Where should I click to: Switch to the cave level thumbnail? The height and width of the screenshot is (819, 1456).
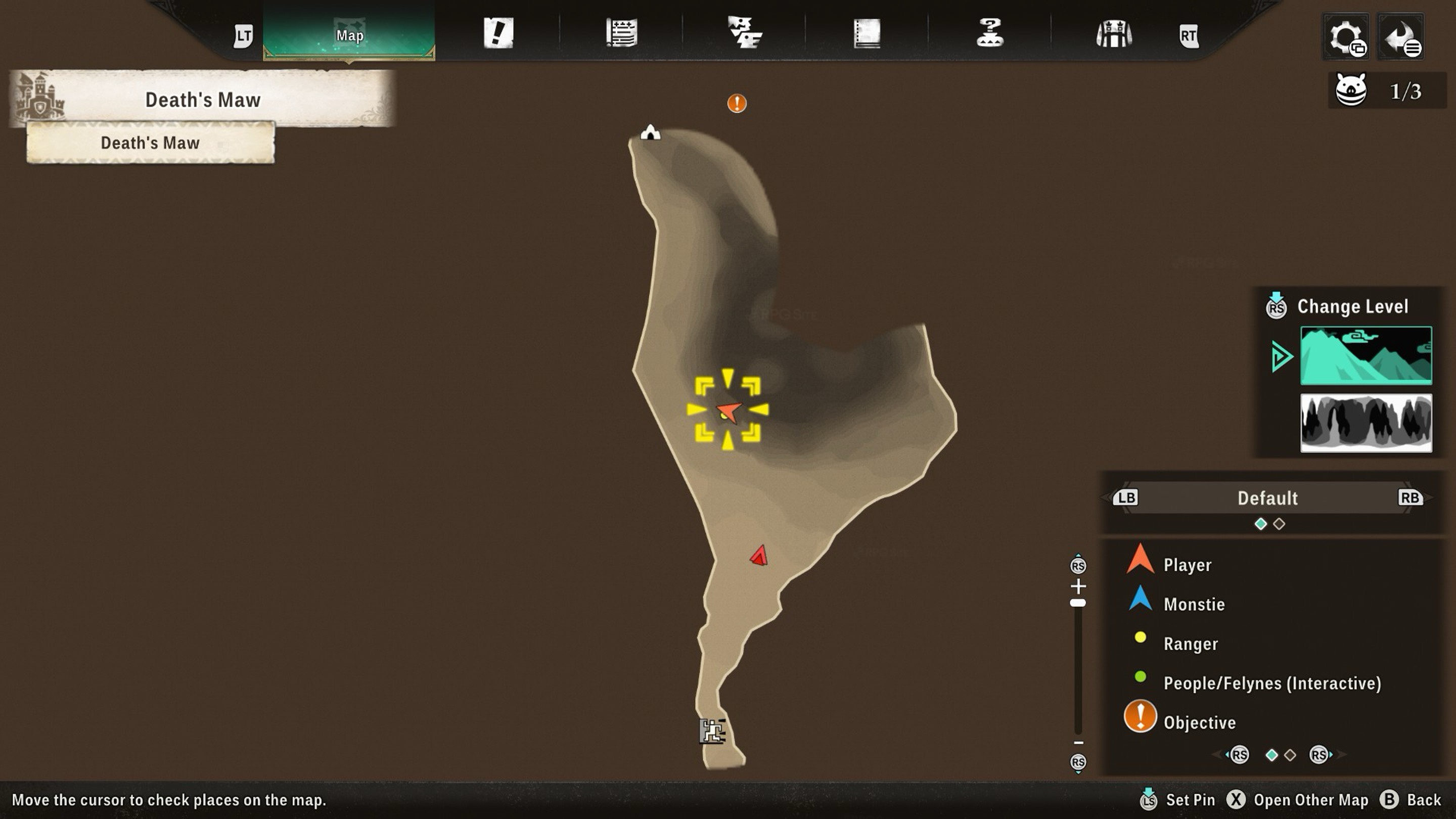click(1366, 423)
